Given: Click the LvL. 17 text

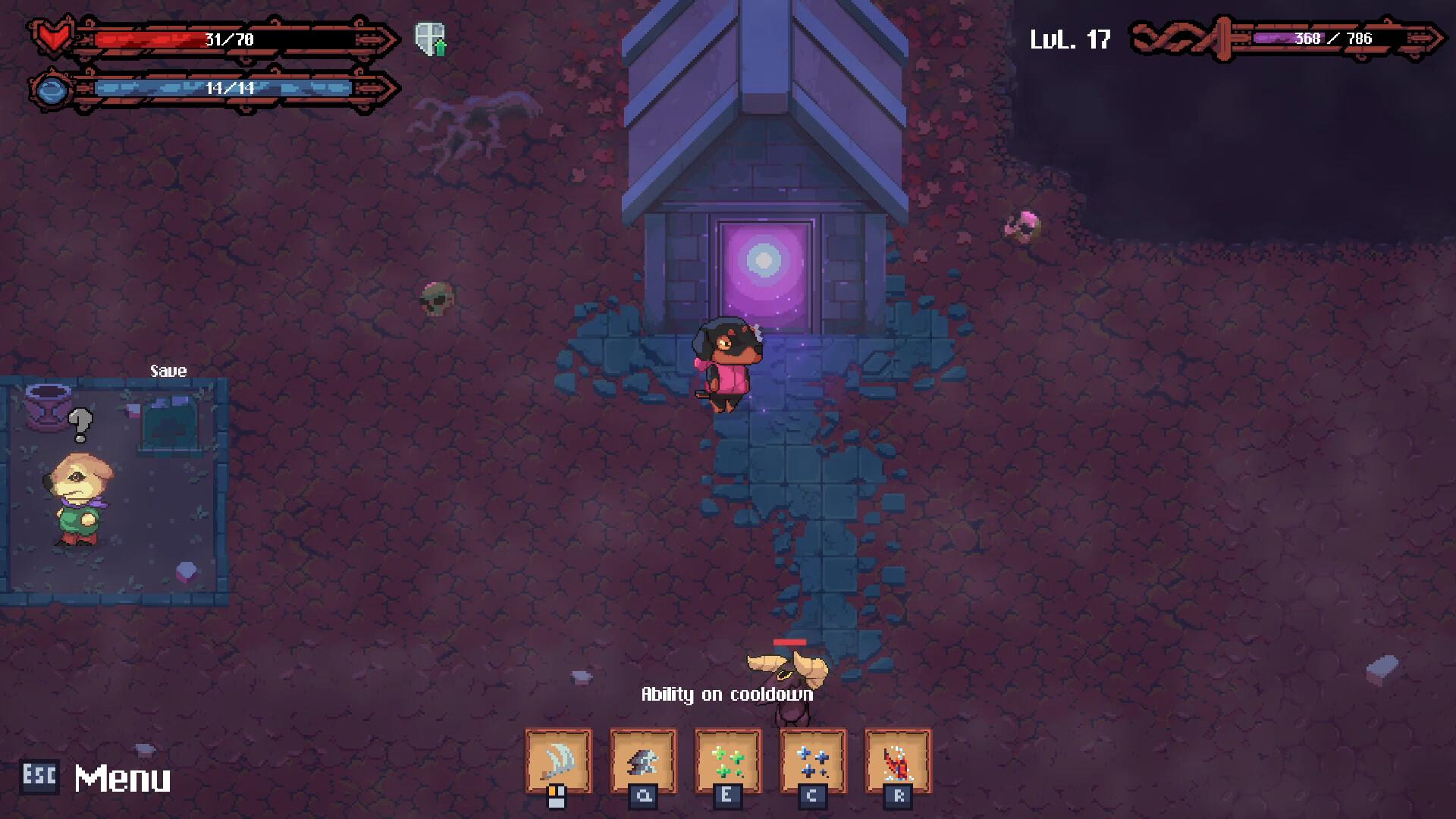Looking at the screenshot, I should click(x=1072, y=39).
